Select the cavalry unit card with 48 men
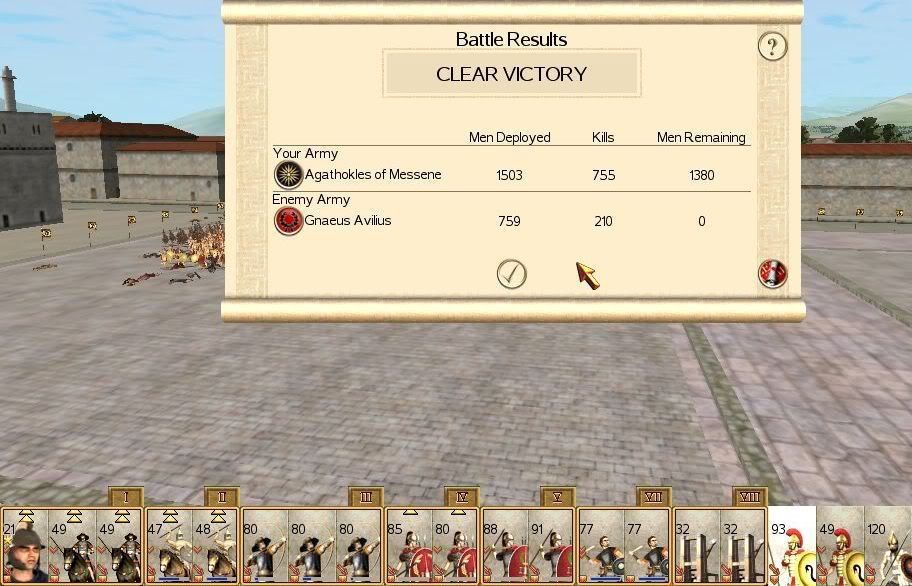The height and width of the screenshot is (586, 912). (216, 547)
